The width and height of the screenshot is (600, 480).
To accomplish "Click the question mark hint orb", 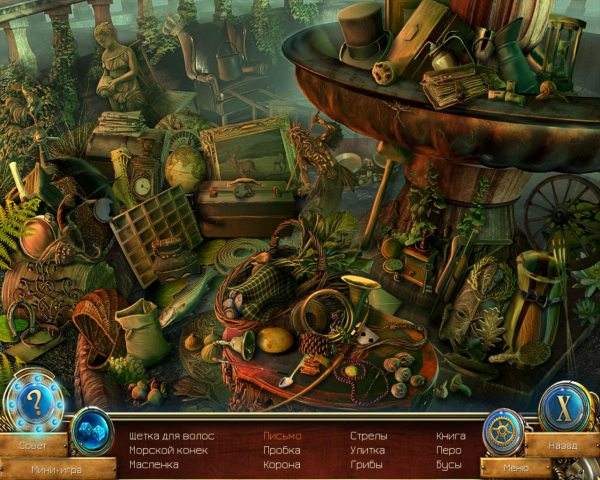I will tap(33, 403).
